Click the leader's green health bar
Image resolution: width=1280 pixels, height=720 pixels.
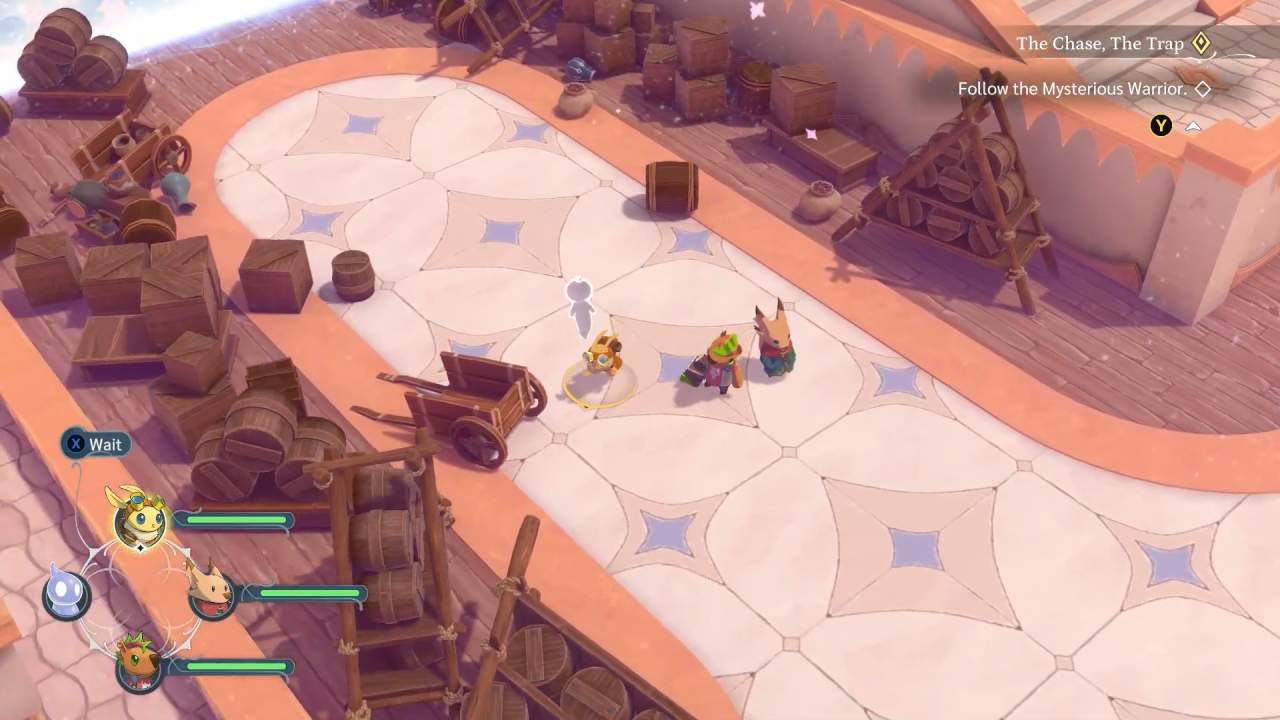[235, 520]
